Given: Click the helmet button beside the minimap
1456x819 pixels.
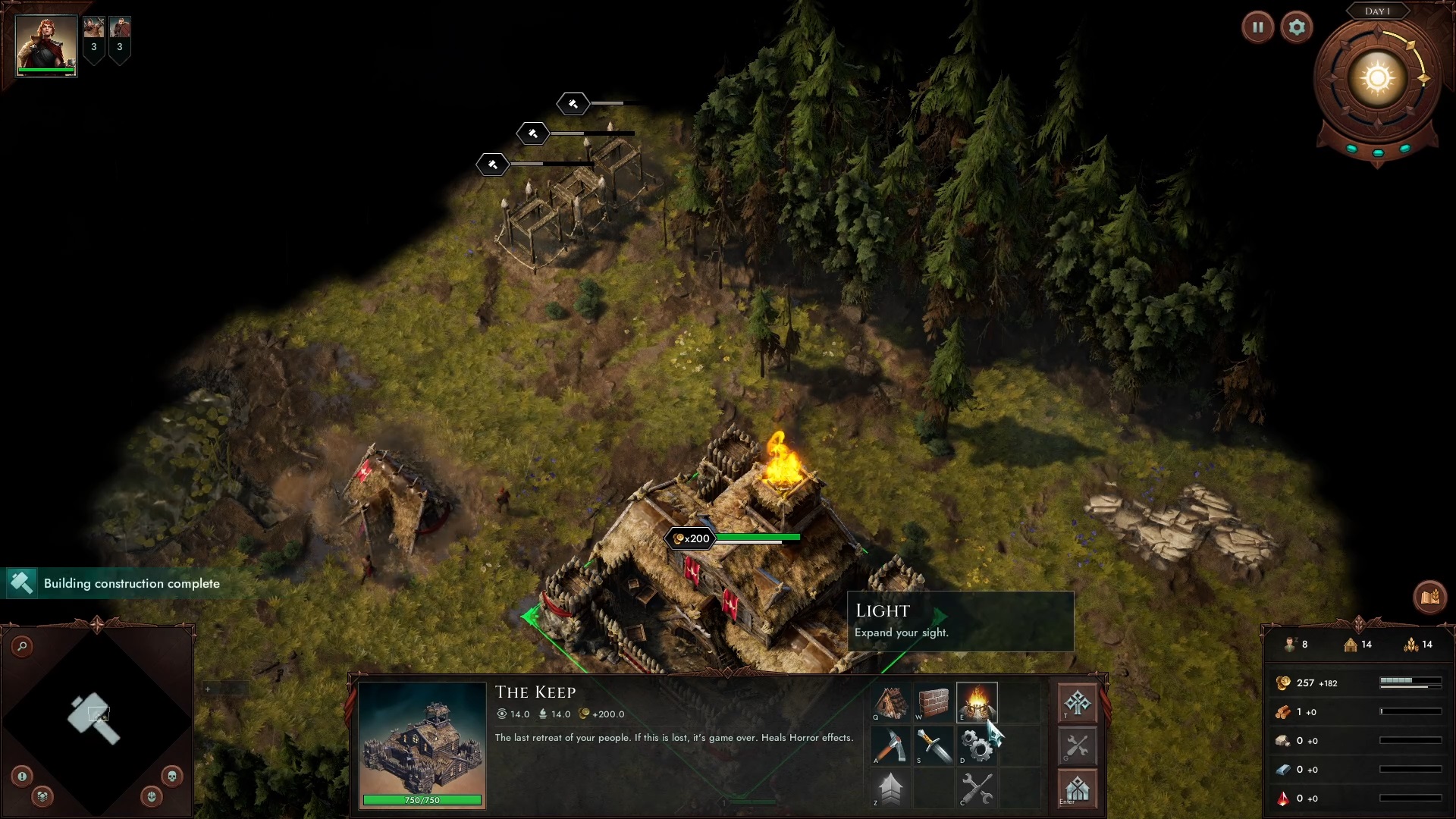Looking at the screenshot, I should [x=152, y=796].
